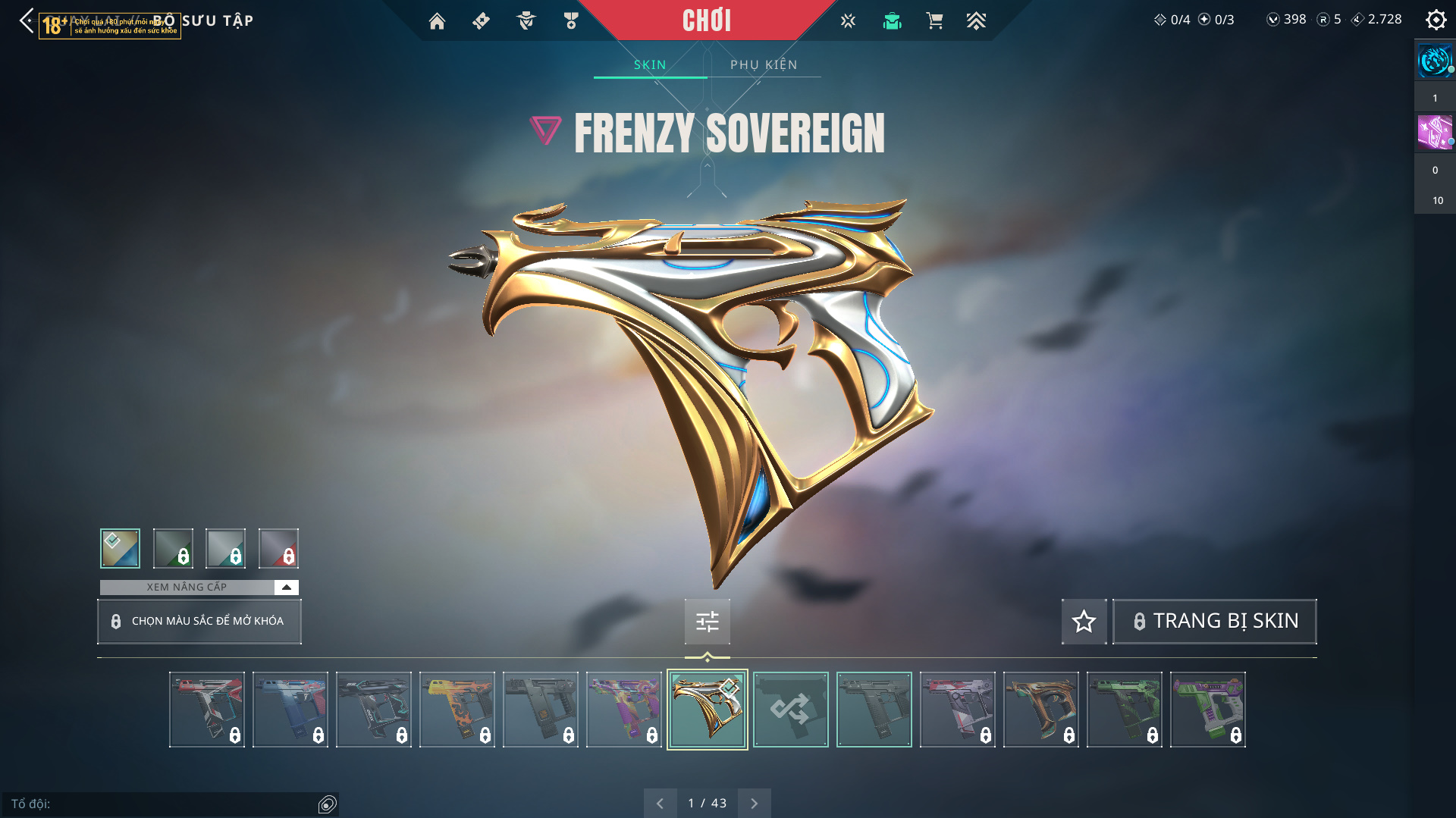Select the orange flame Frenzy skin thumbnail
The width and height of the screenshot is (1456, 818).
click(457, 710)
